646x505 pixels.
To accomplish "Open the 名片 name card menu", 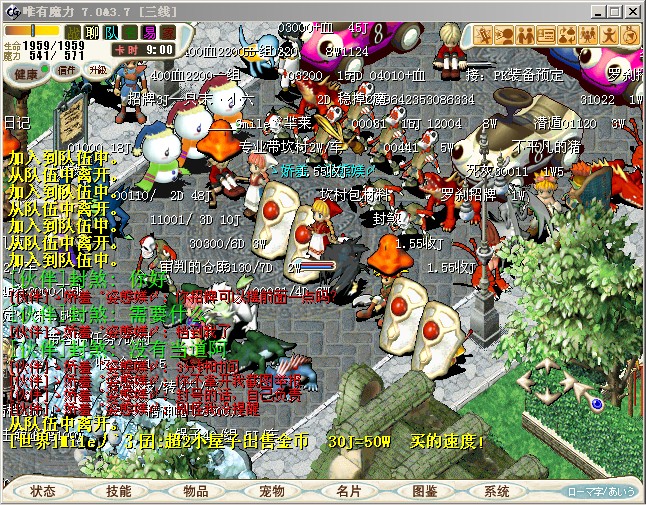I will 348,491.
